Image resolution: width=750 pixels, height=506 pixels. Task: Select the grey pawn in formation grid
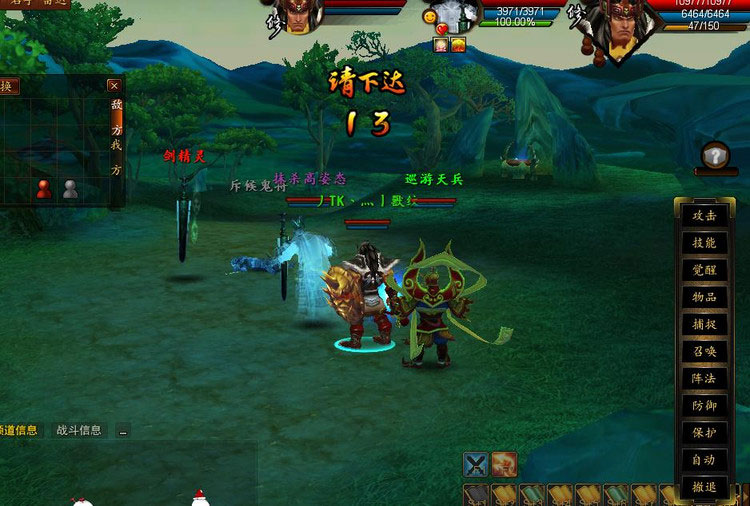(70, 188)
